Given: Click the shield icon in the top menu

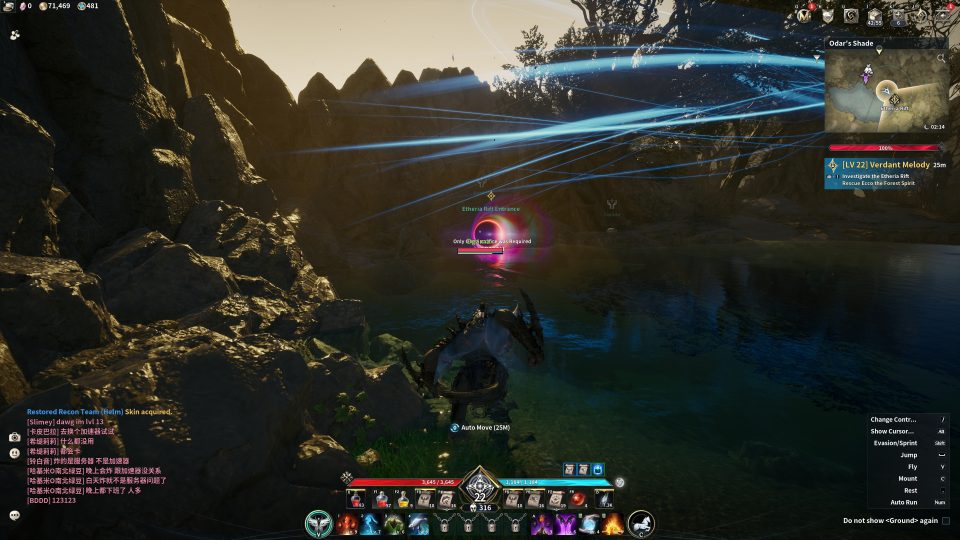Looking at the screenshot, I should pos(828,15).
